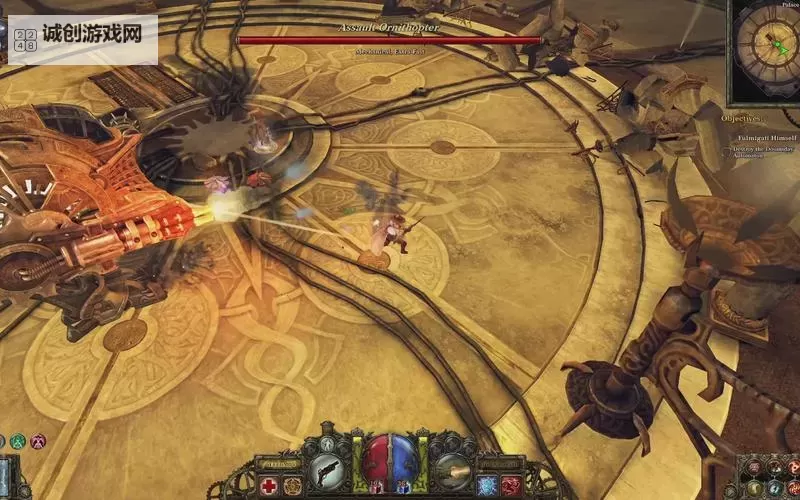Trigger the blue frost rune skill
Viewport: 800px width, 500px height.
(488, 486)
